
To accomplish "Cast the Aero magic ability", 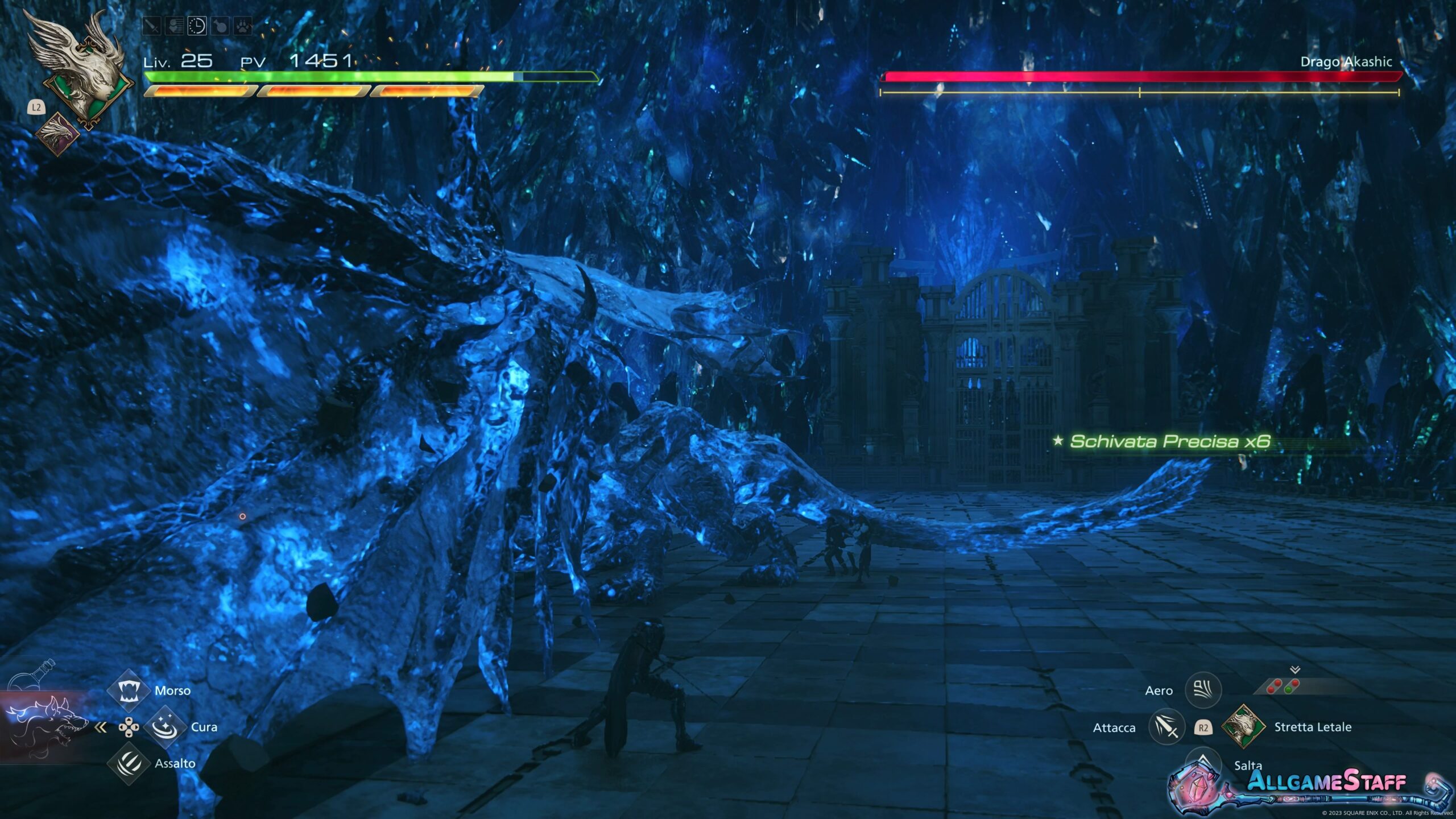I will (x=1202, y=690).
